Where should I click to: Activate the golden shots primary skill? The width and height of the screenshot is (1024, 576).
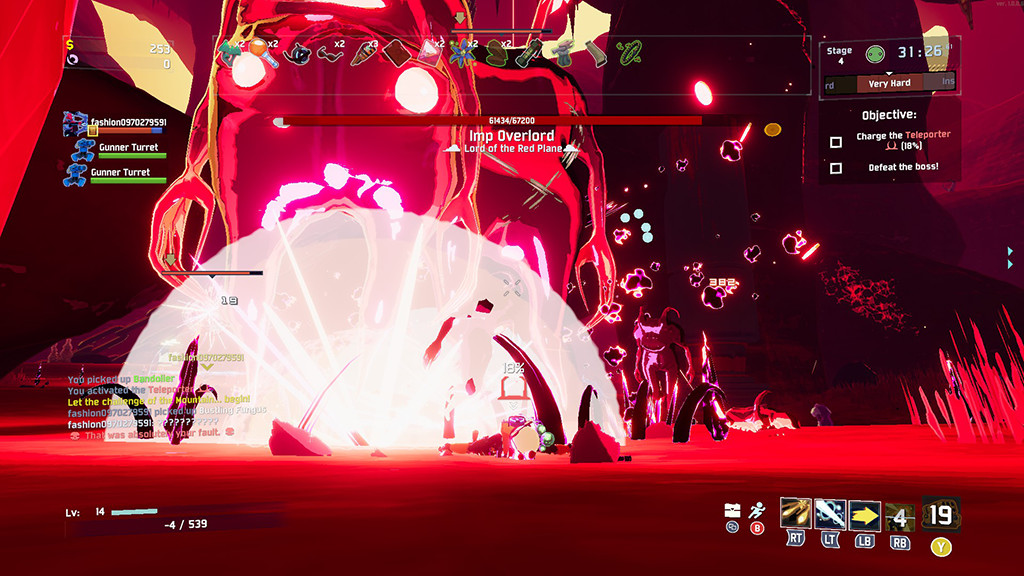click(x=796, y=514)
